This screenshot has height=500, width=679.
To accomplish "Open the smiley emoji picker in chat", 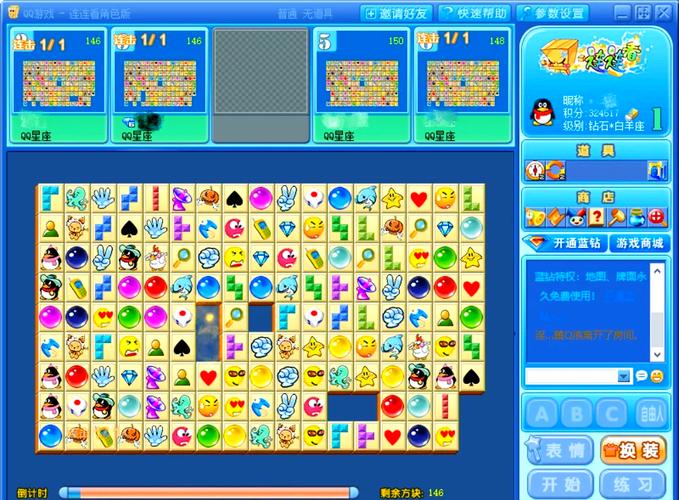I will 656,376.
